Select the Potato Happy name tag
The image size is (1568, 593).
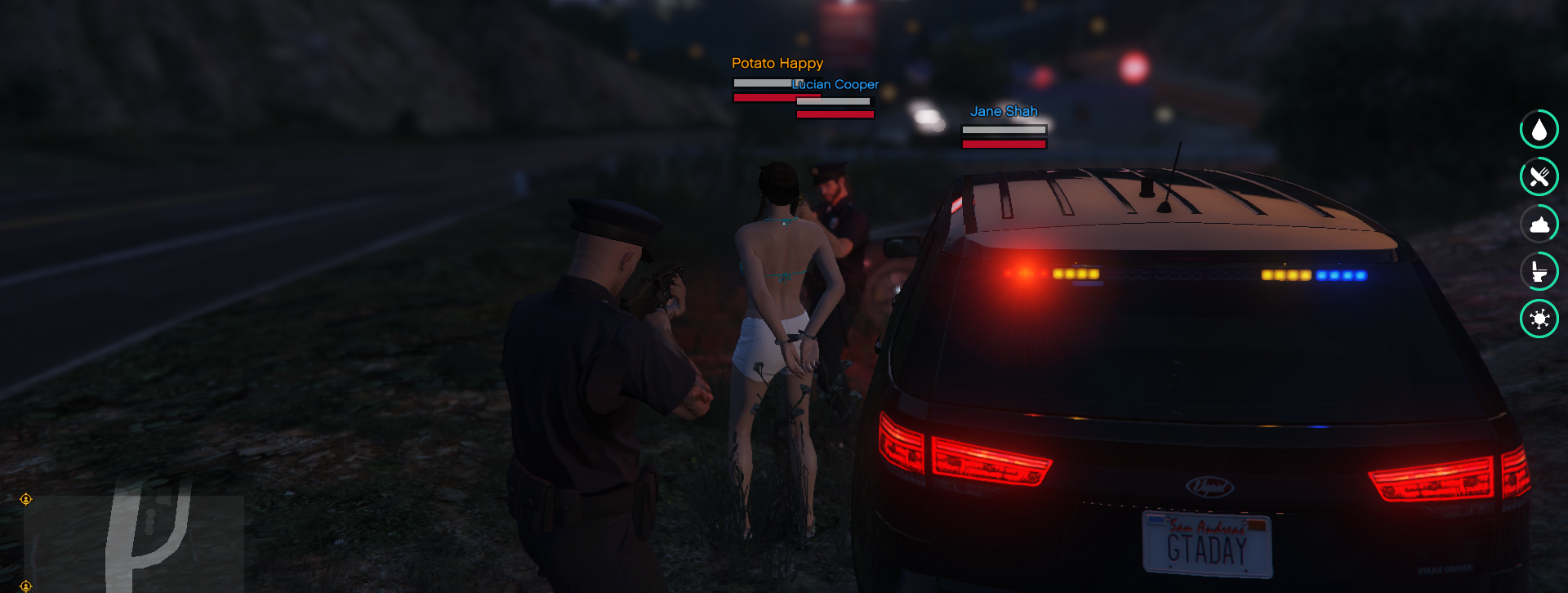(x=777, y=63)
